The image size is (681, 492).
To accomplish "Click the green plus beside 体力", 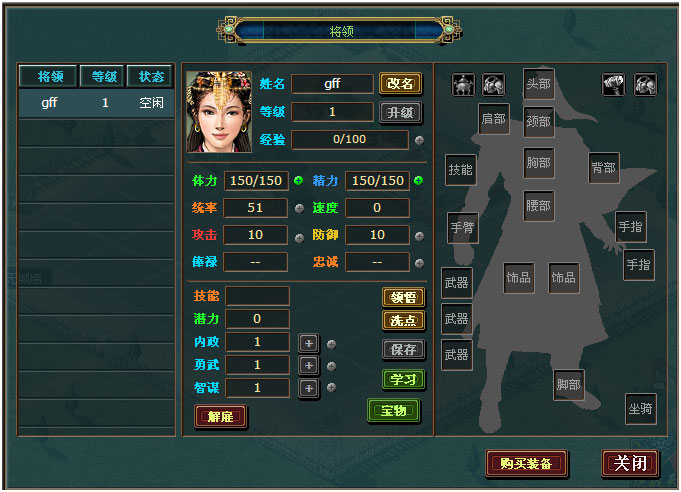I will (298, 181).
